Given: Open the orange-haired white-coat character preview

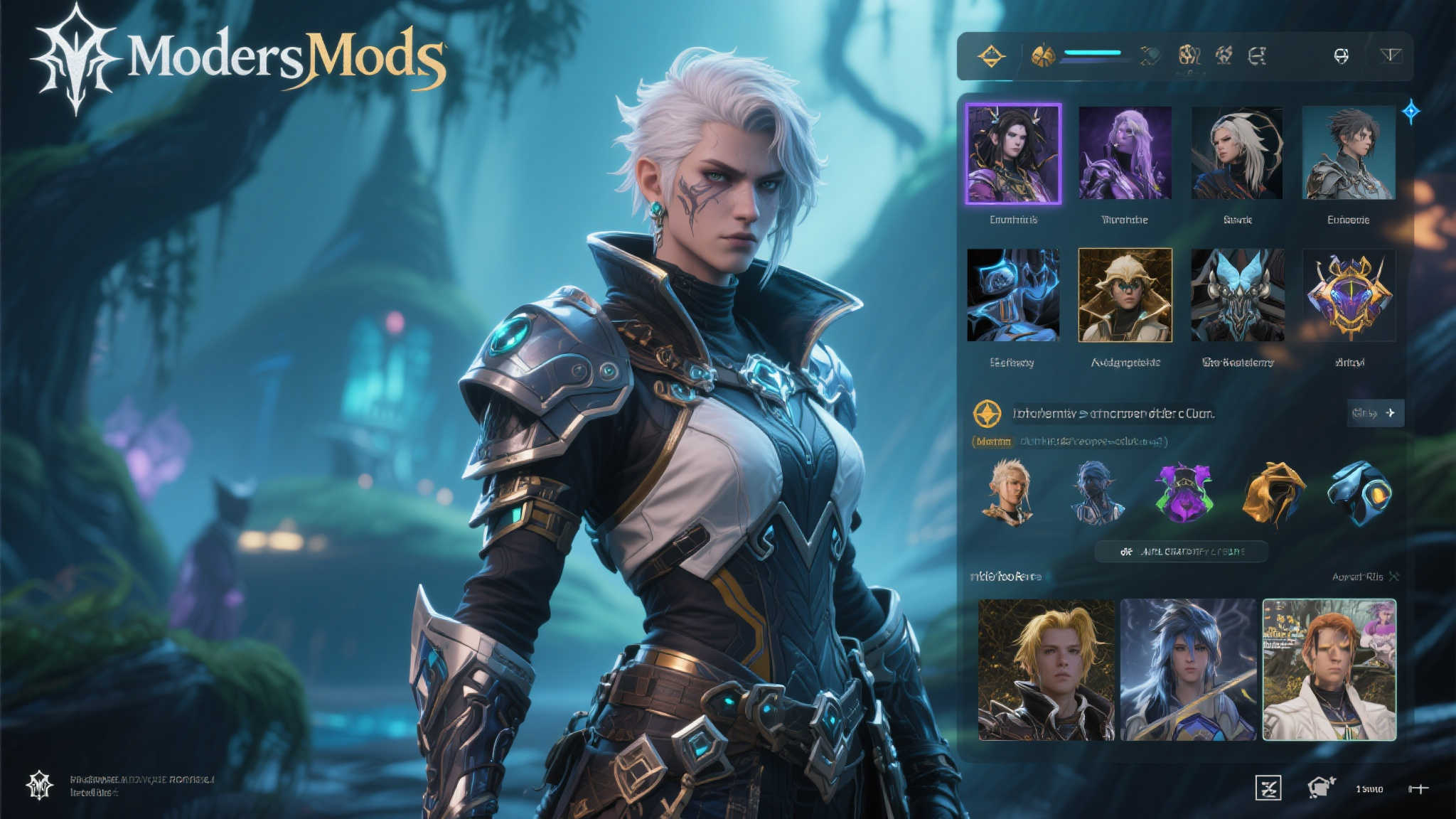Looking at the screenshot, I should [1329, 670].
